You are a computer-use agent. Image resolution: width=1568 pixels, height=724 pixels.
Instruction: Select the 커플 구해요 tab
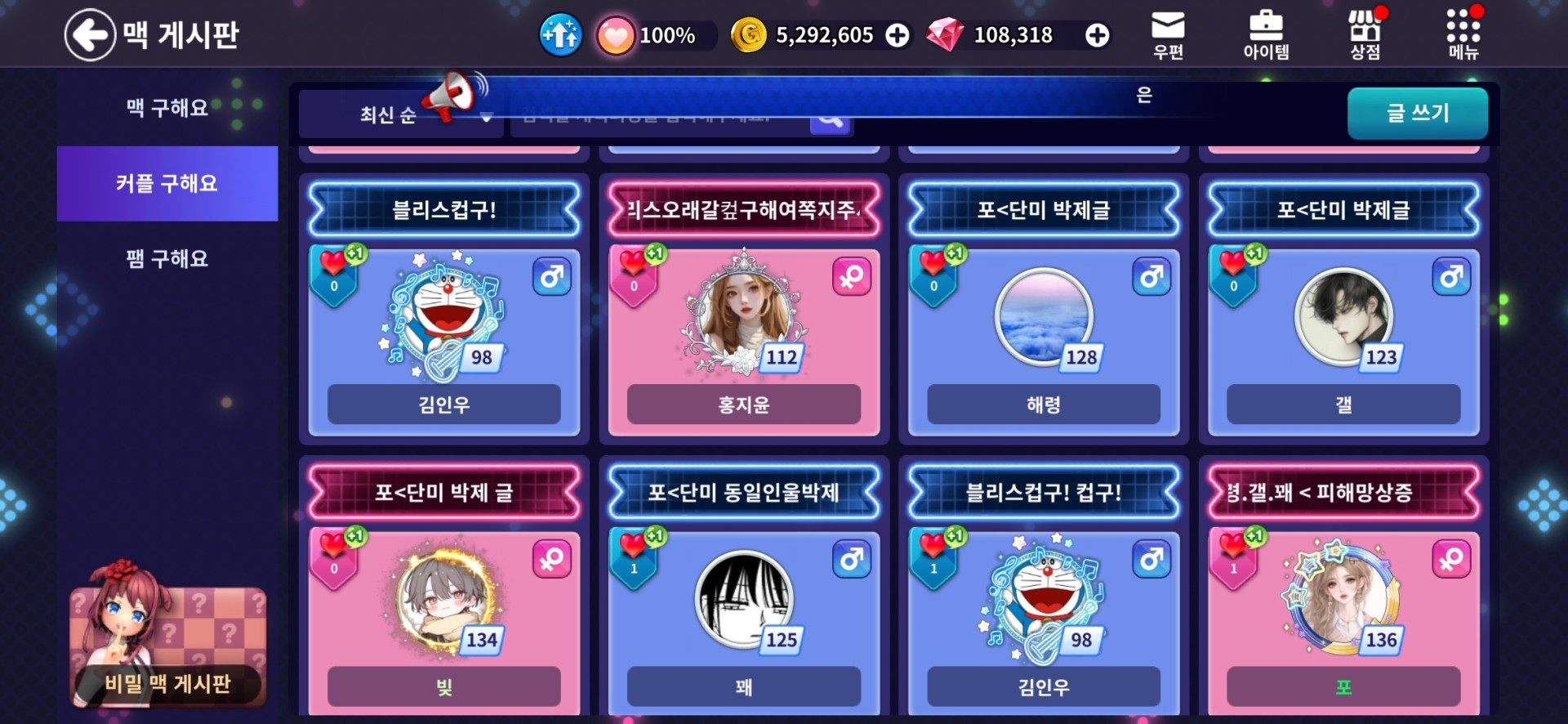167,184
